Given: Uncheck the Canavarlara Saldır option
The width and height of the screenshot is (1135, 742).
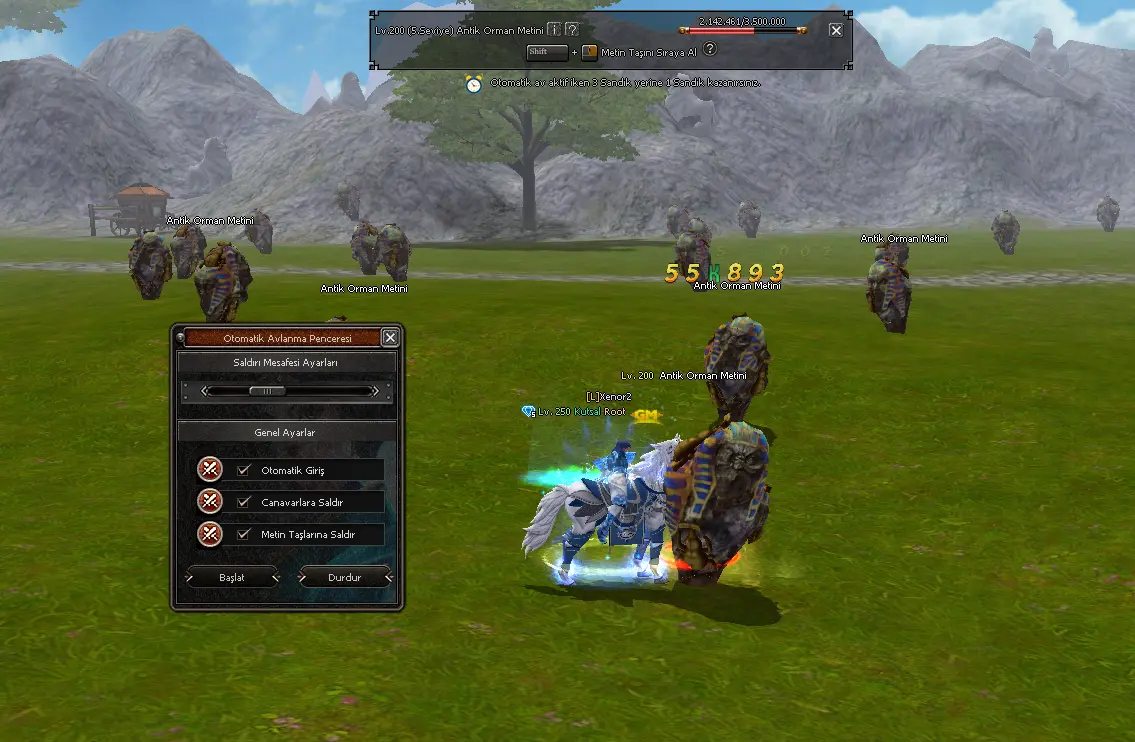Looking at the screenshot, I should [x=243, y=502].
